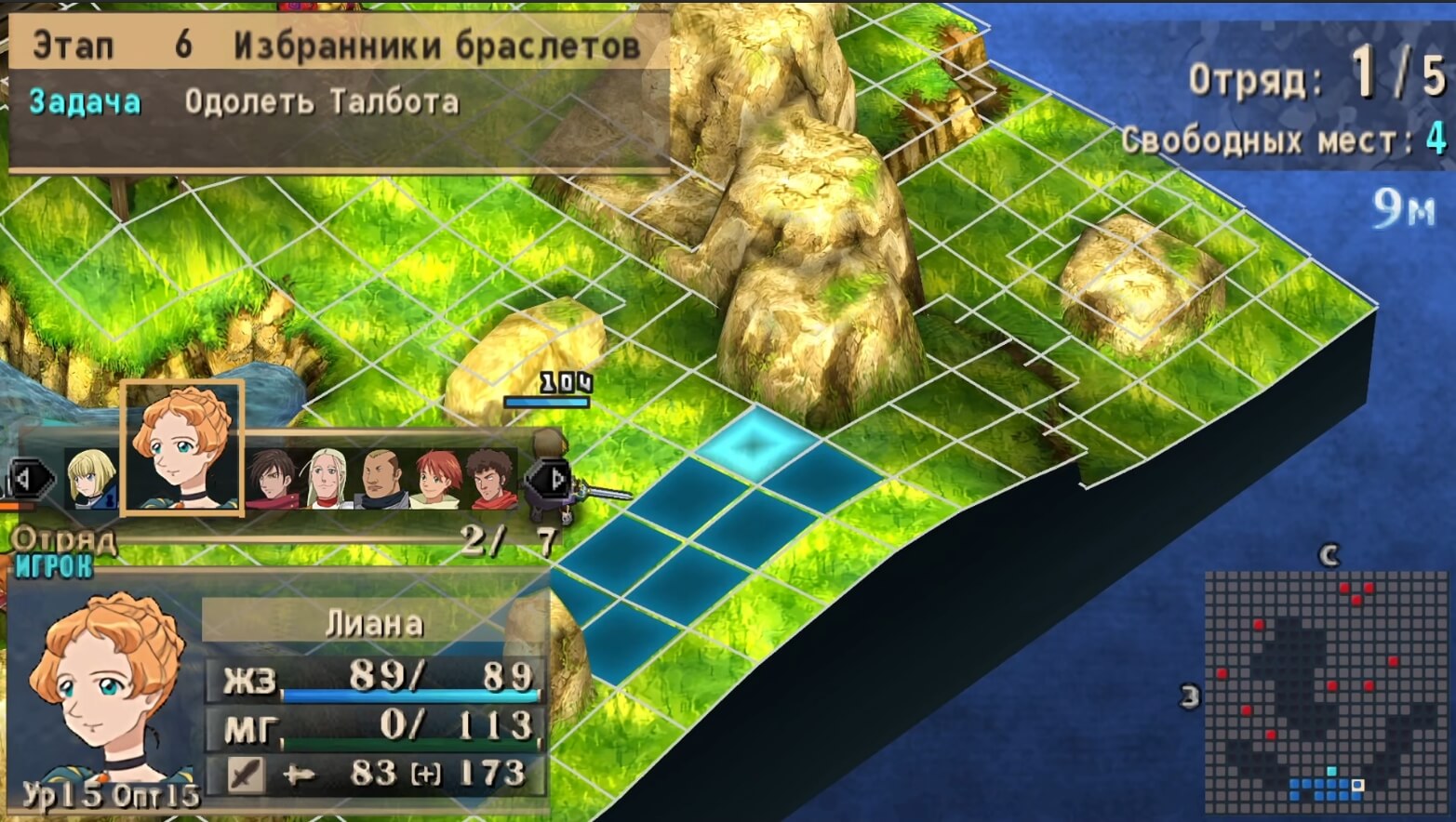Click the objective text Одолеть Талбота
1456x822 pixels.
click(x=321, y=102)
